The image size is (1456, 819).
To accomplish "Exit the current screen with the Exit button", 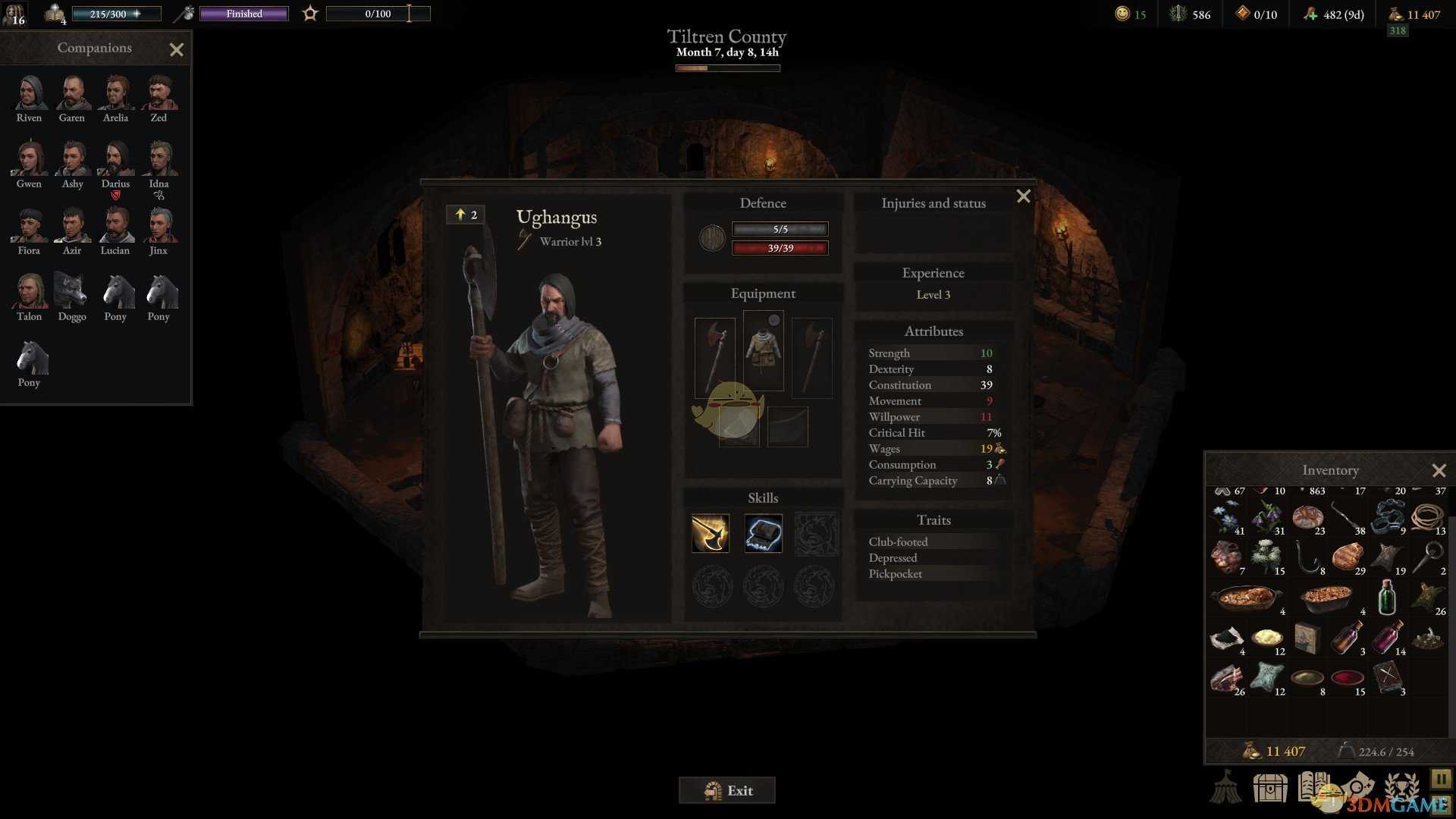I will click(x=726, y=790).
